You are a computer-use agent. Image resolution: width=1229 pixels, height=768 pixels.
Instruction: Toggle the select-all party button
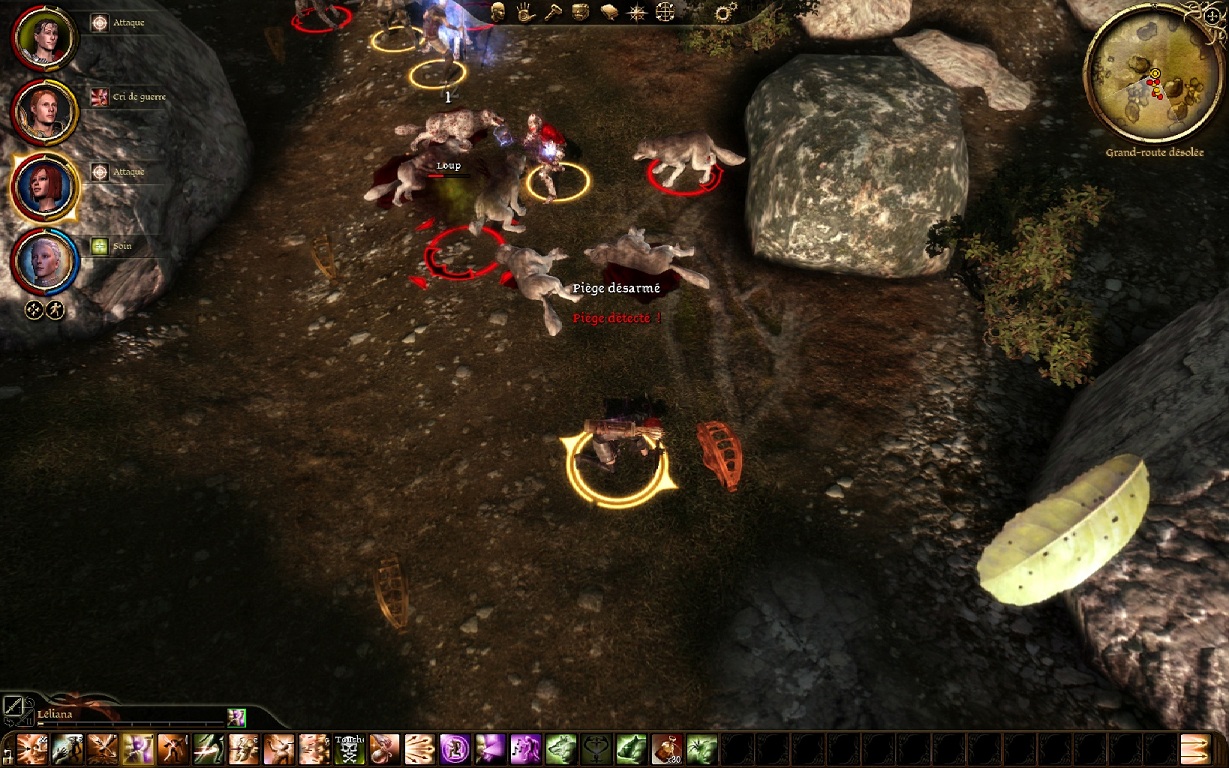[33, 310]
